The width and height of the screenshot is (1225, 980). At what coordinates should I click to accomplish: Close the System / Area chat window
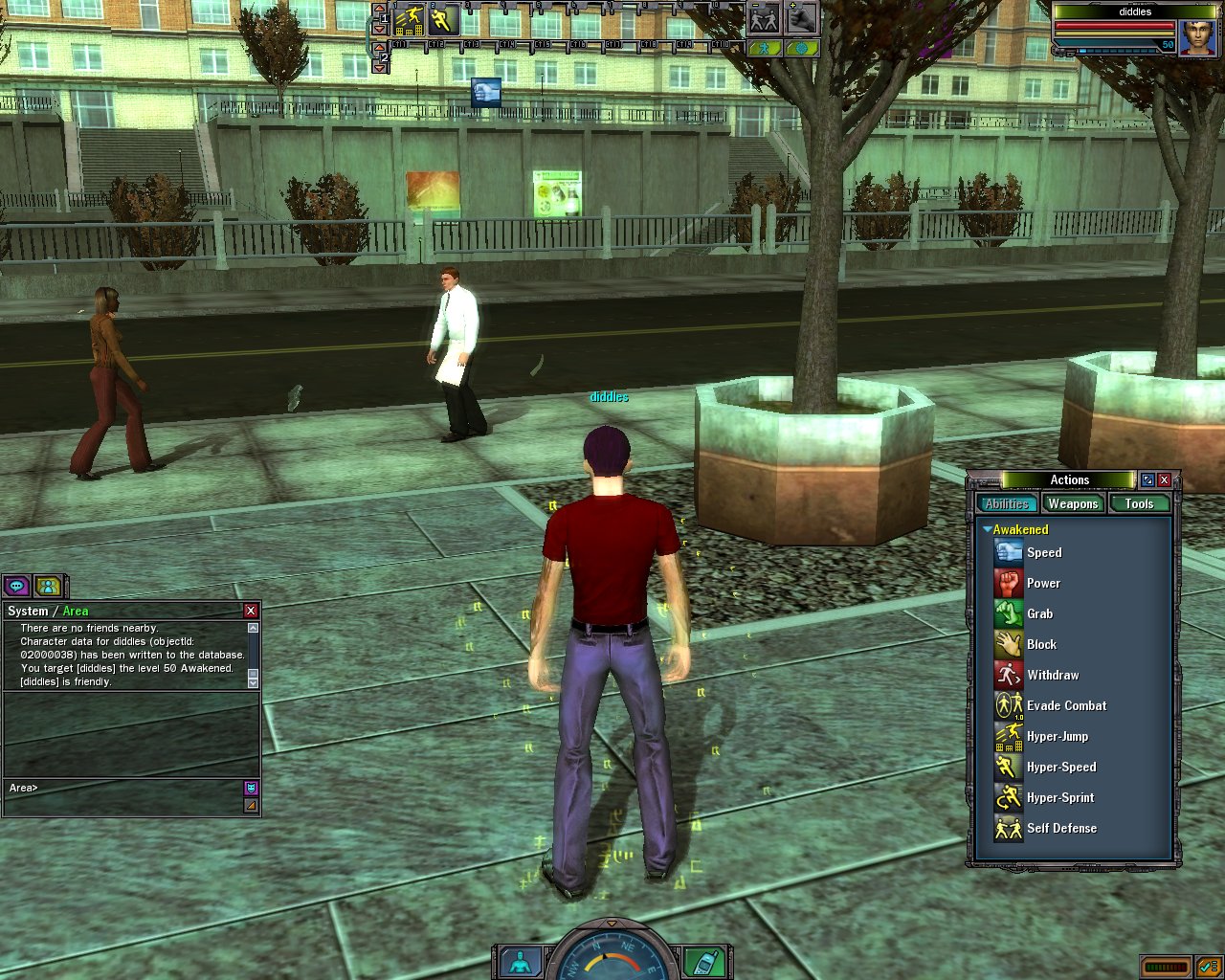pos(251,611)
